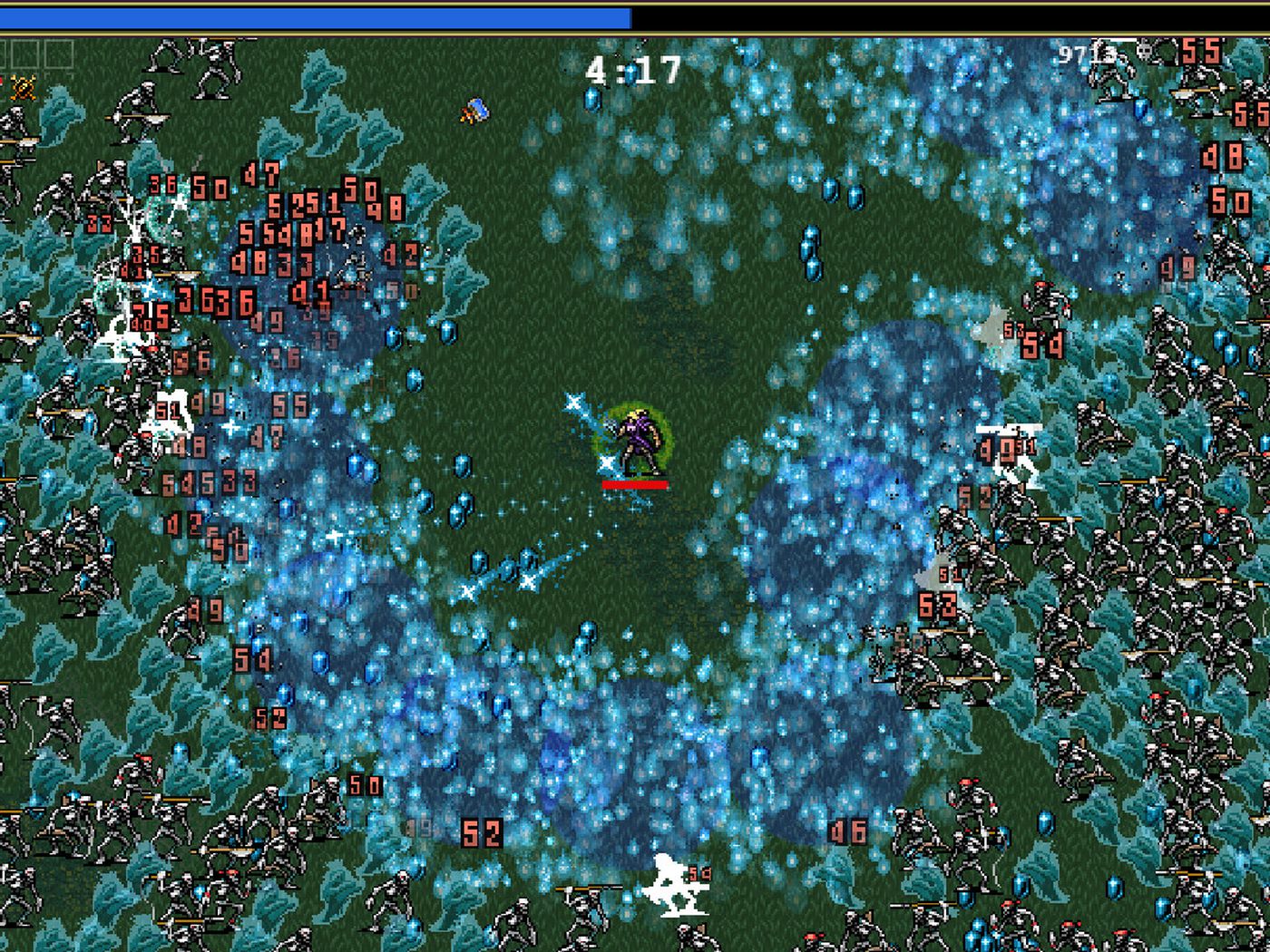Click the orange Skull O'Maniac item icon

click(23, 88)
